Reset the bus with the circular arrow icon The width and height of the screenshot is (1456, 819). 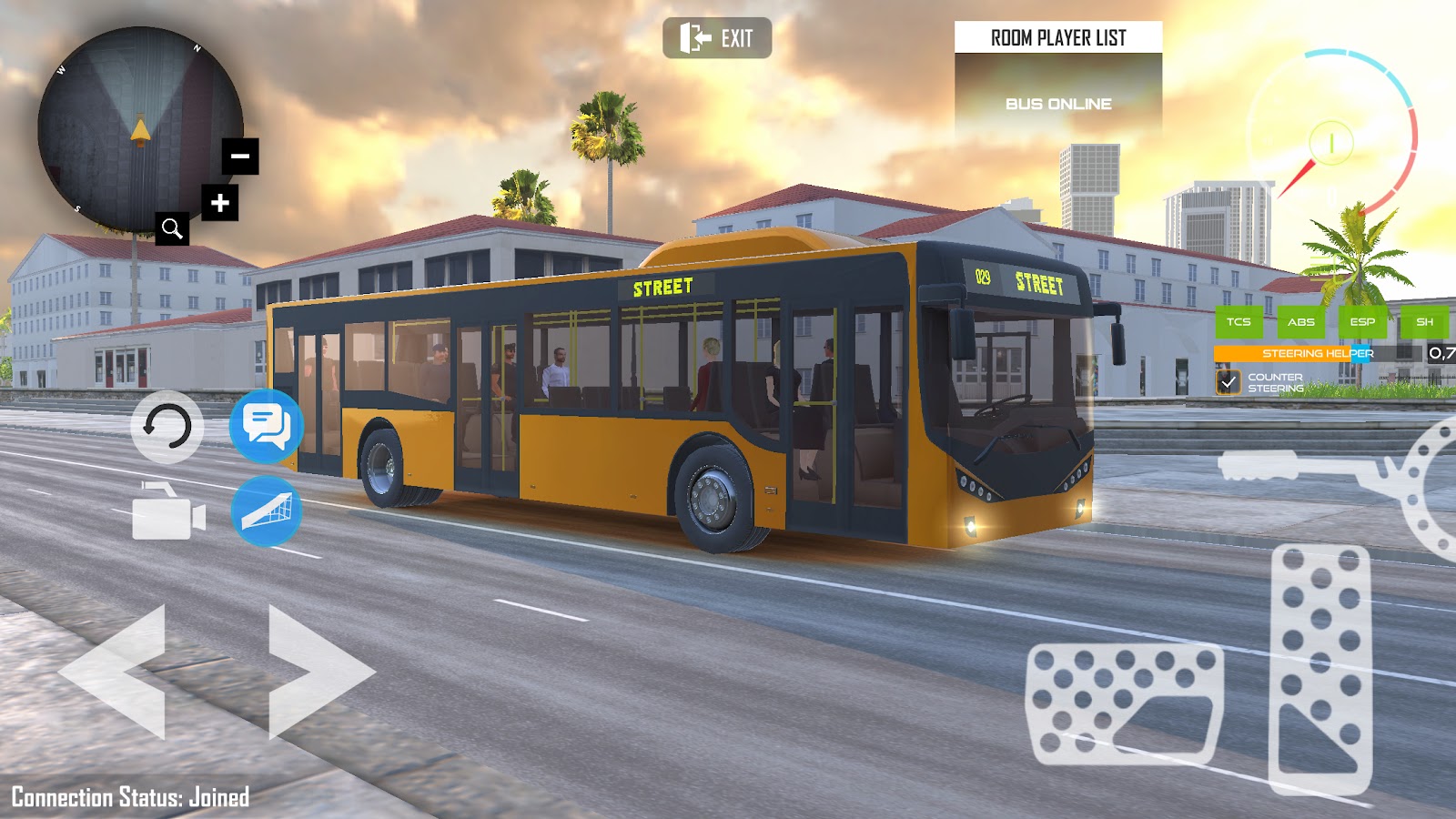(167, 427)
